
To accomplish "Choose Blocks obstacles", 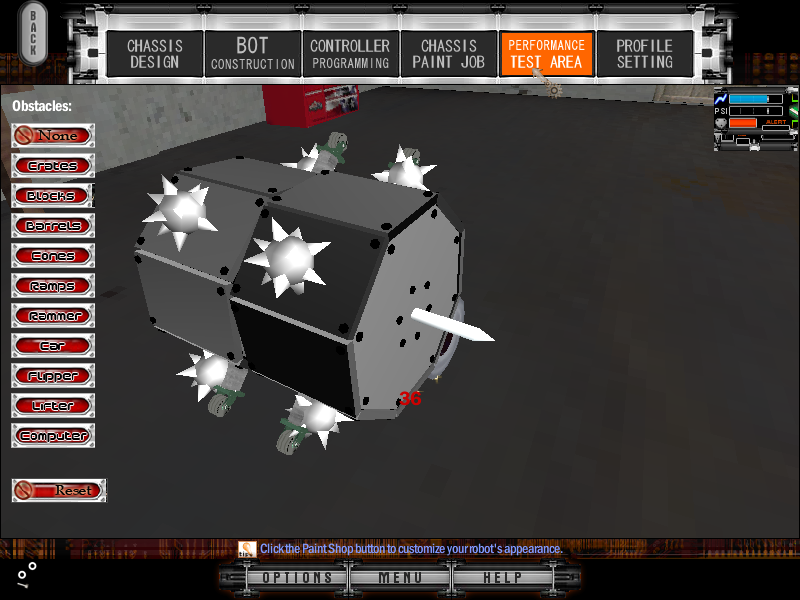I will pos(53,195).
